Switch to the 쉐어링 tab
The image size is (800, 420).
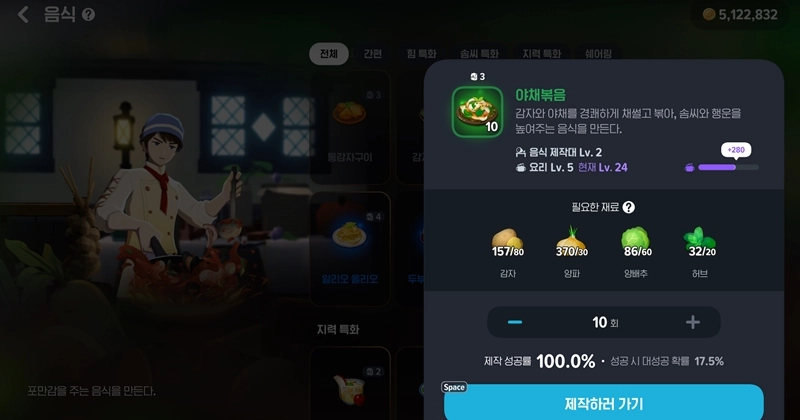coord(598,54)
